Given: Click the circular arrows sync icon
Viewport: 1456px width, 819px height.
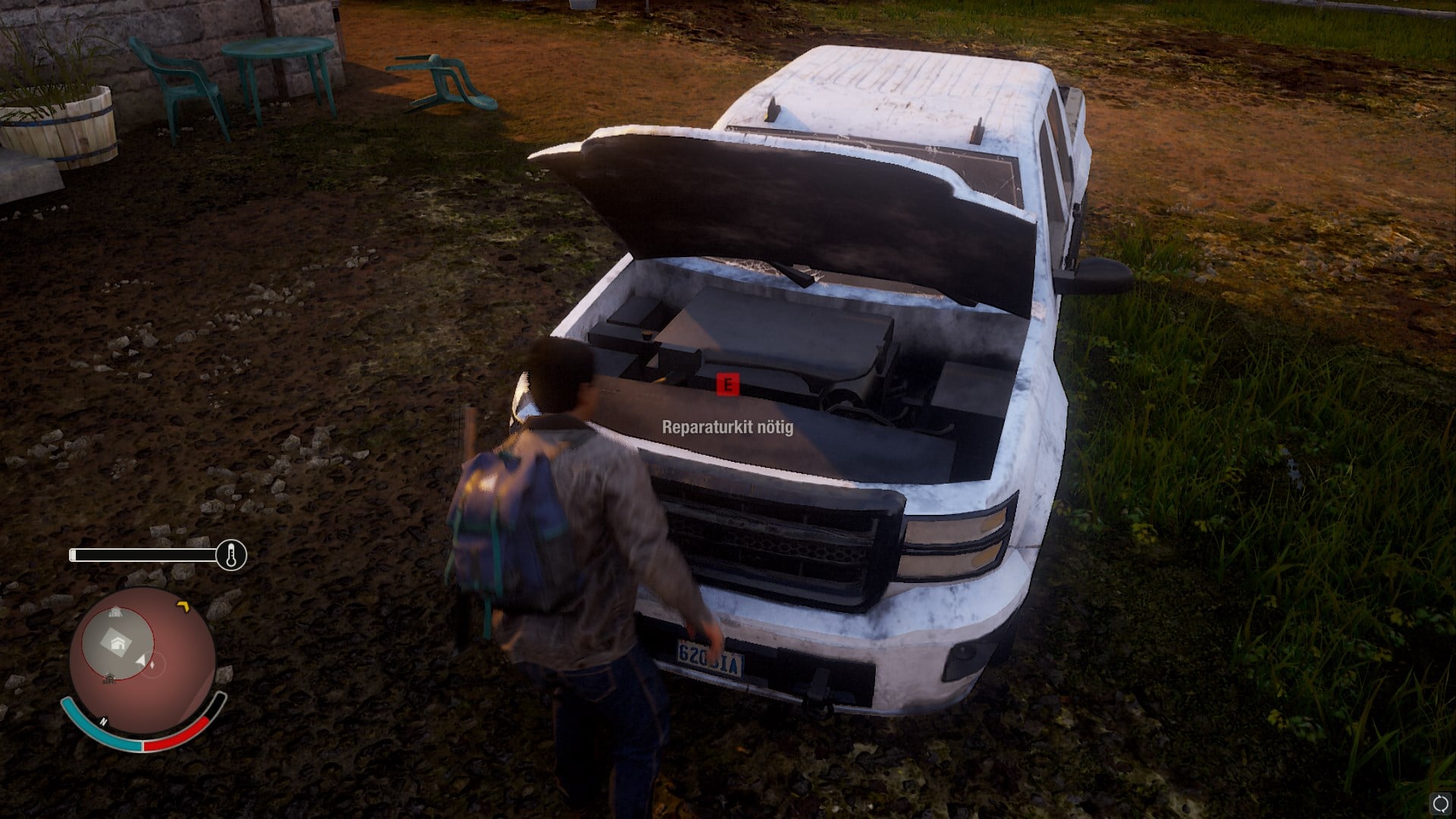Looking at the screenshot, I should (x=1440, y=804).
